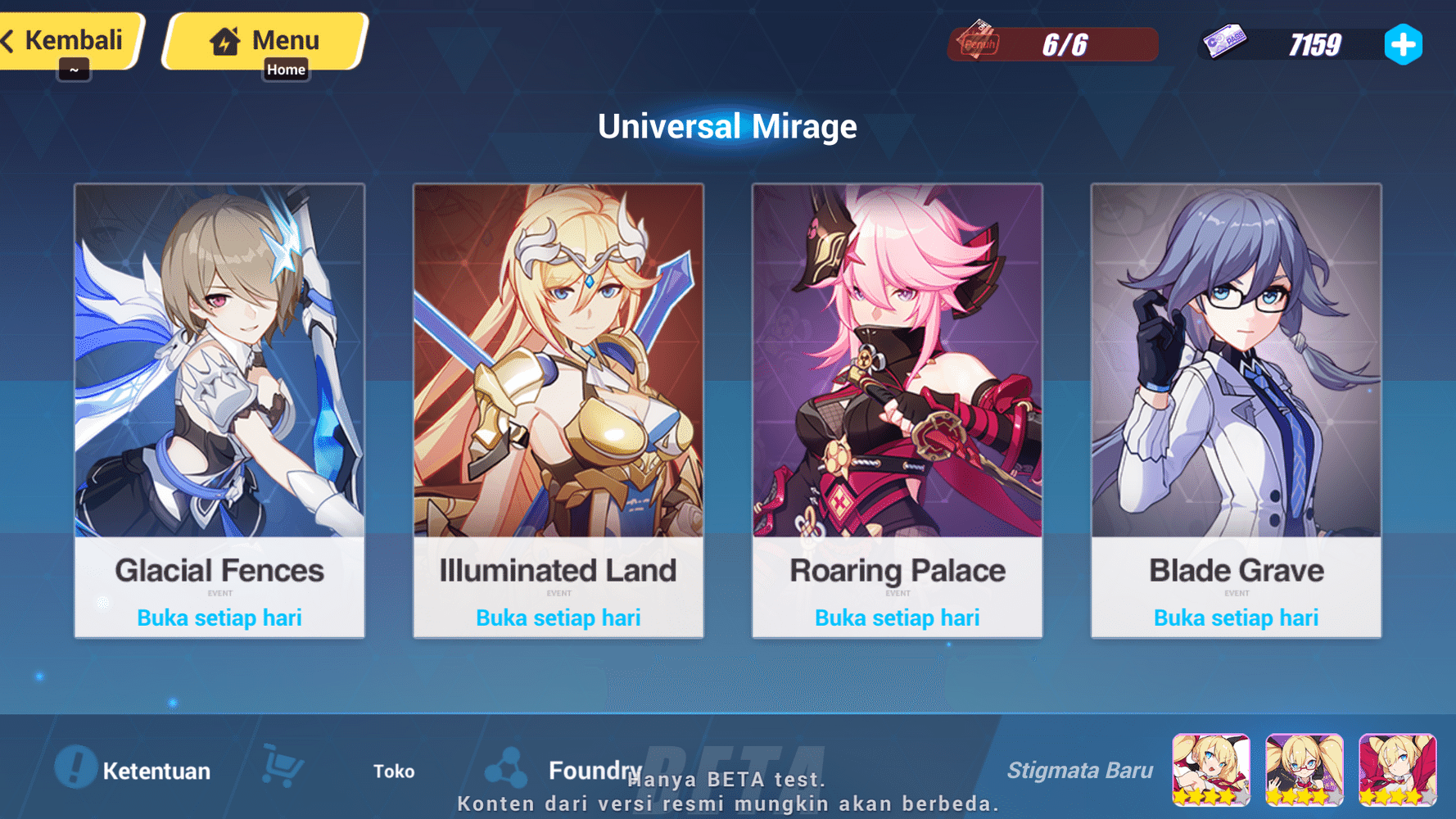The image size is (1456, 819).
Task: Open the Glacial Fences supply banner
Action: [x=219, y=369]
